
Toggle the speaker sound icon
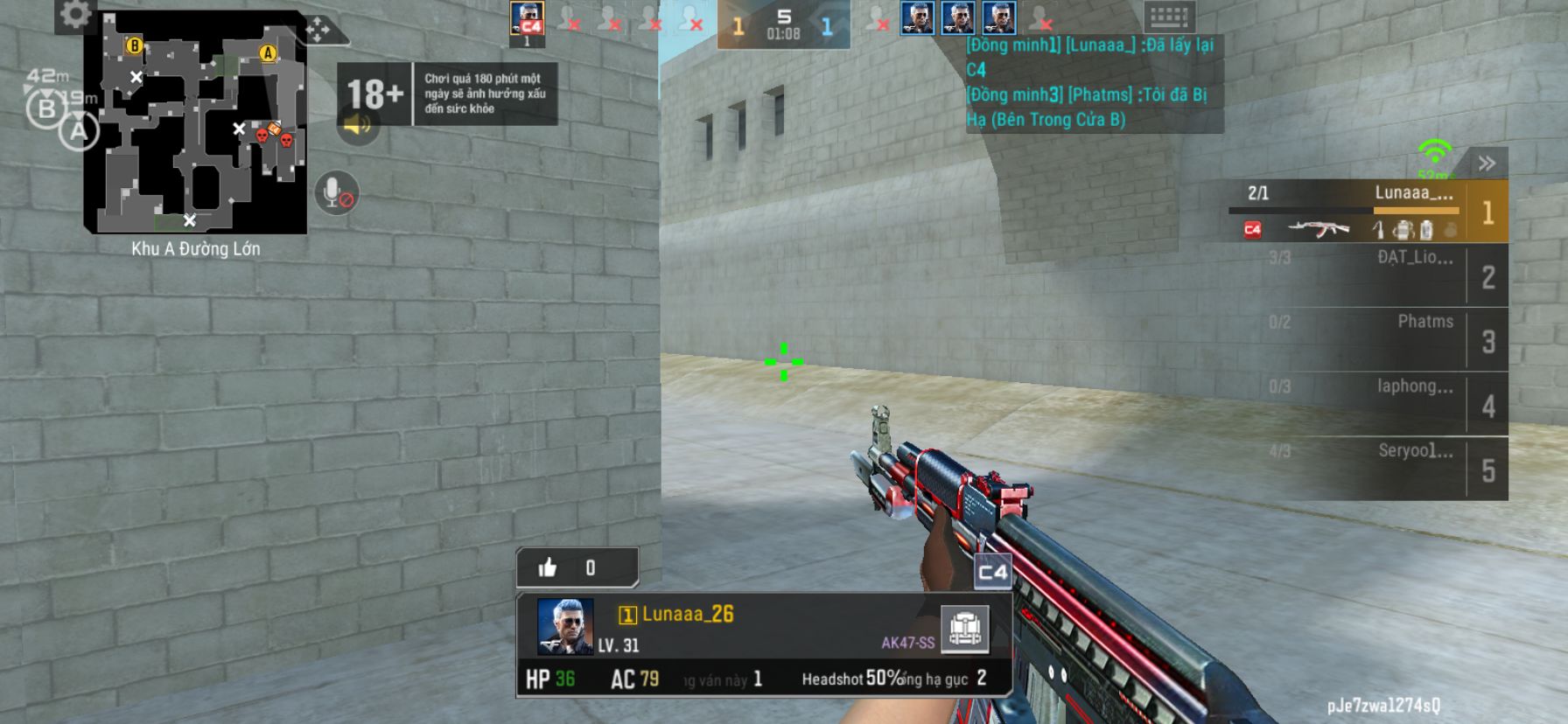[x=357, y=126]
